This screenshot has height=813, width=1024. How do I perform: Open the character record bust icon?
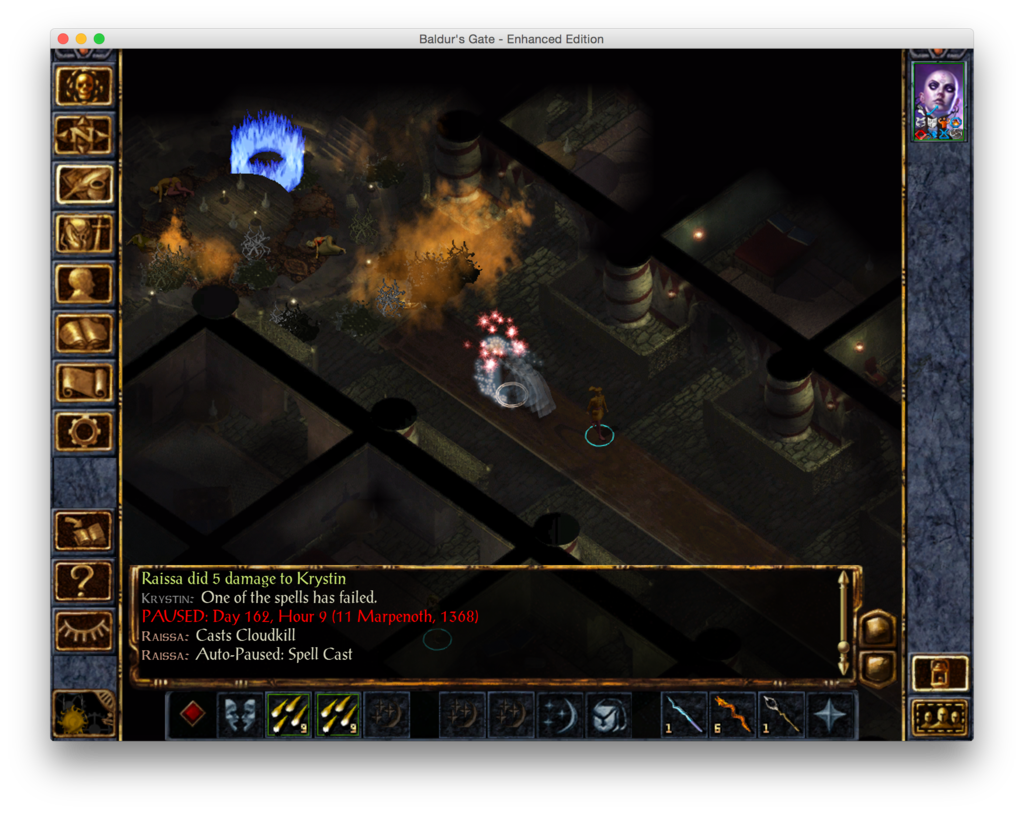pos(84,283)
